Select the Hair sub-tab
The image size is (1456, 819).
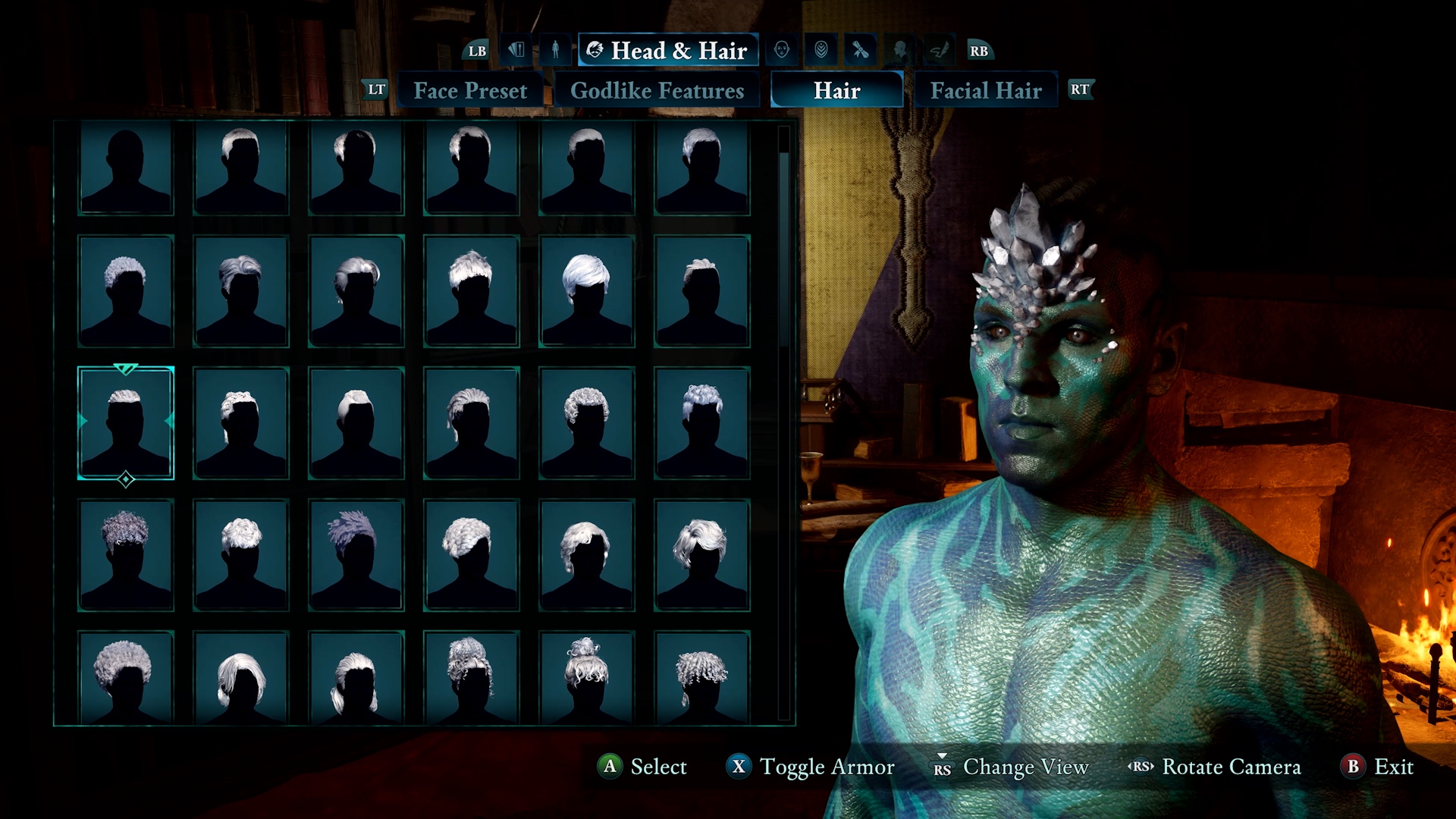(836, 90)
